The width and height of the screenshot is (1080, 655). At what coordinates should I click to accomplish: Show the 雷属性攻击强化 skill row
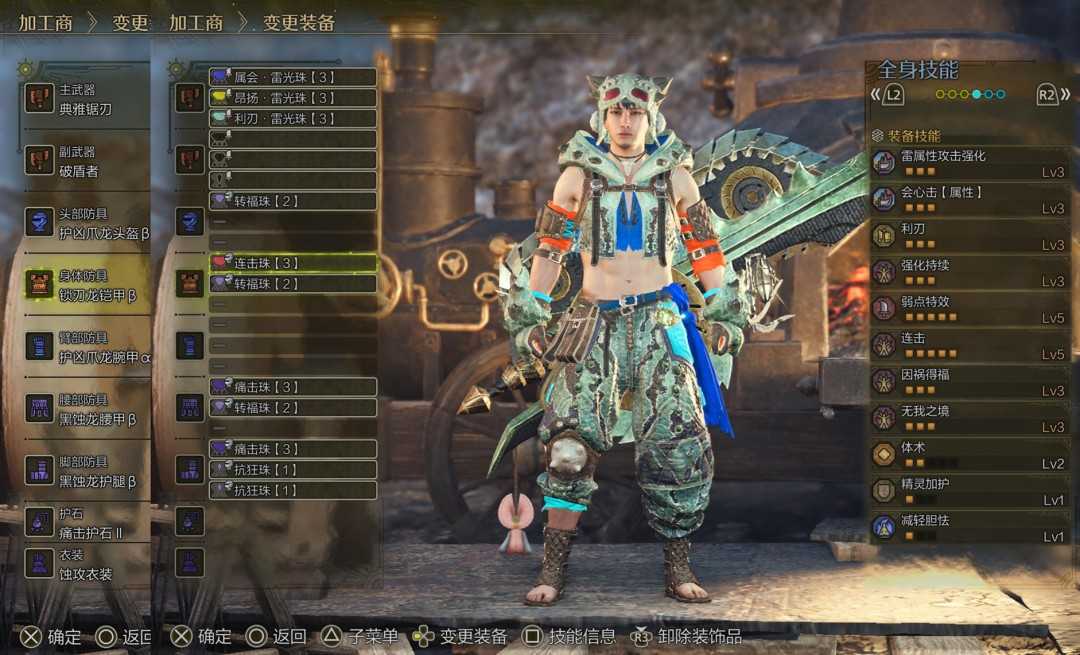(968, 163)
